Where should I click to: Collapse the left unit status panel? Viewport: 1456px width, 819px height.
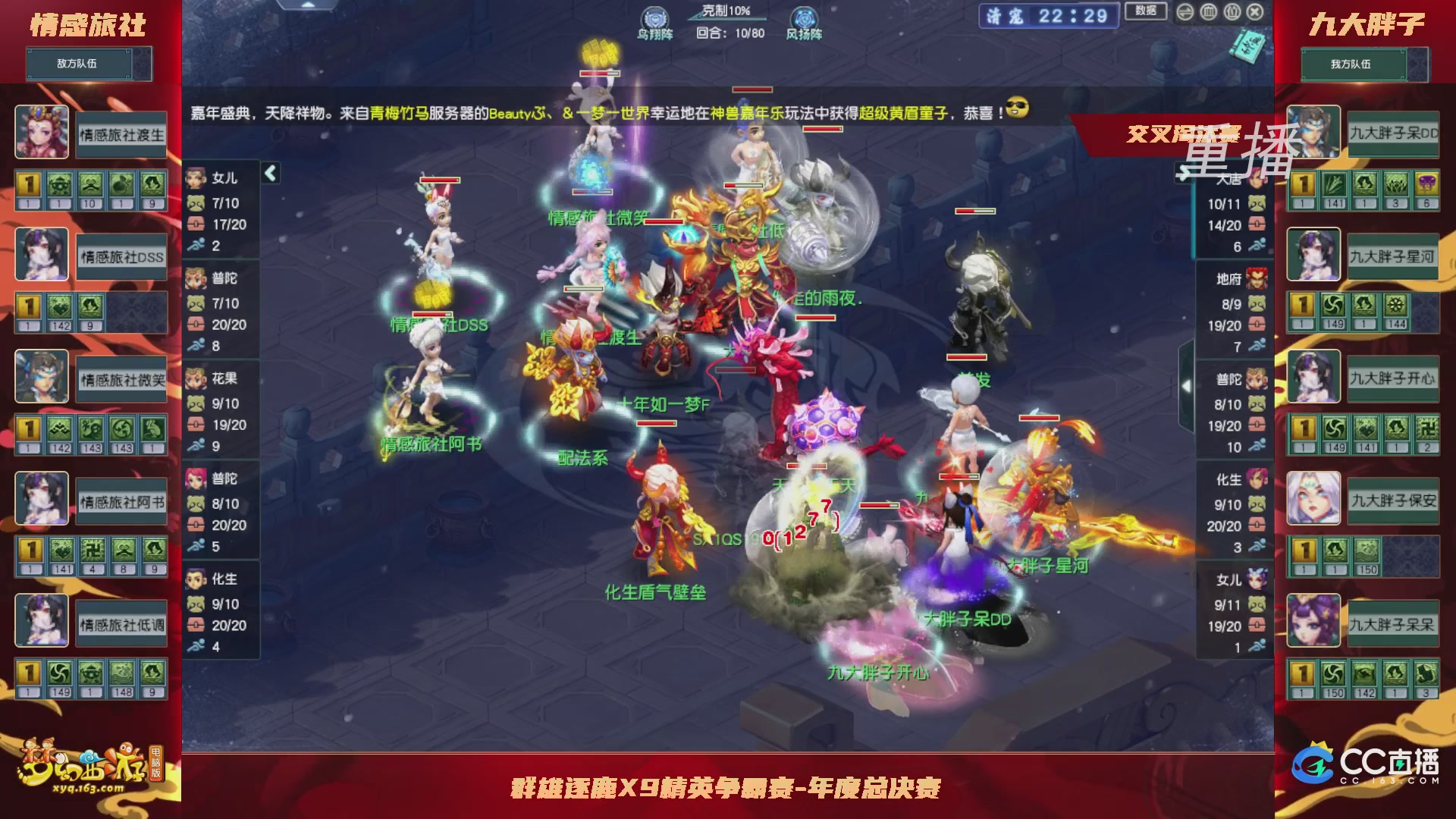pos(269,171)
